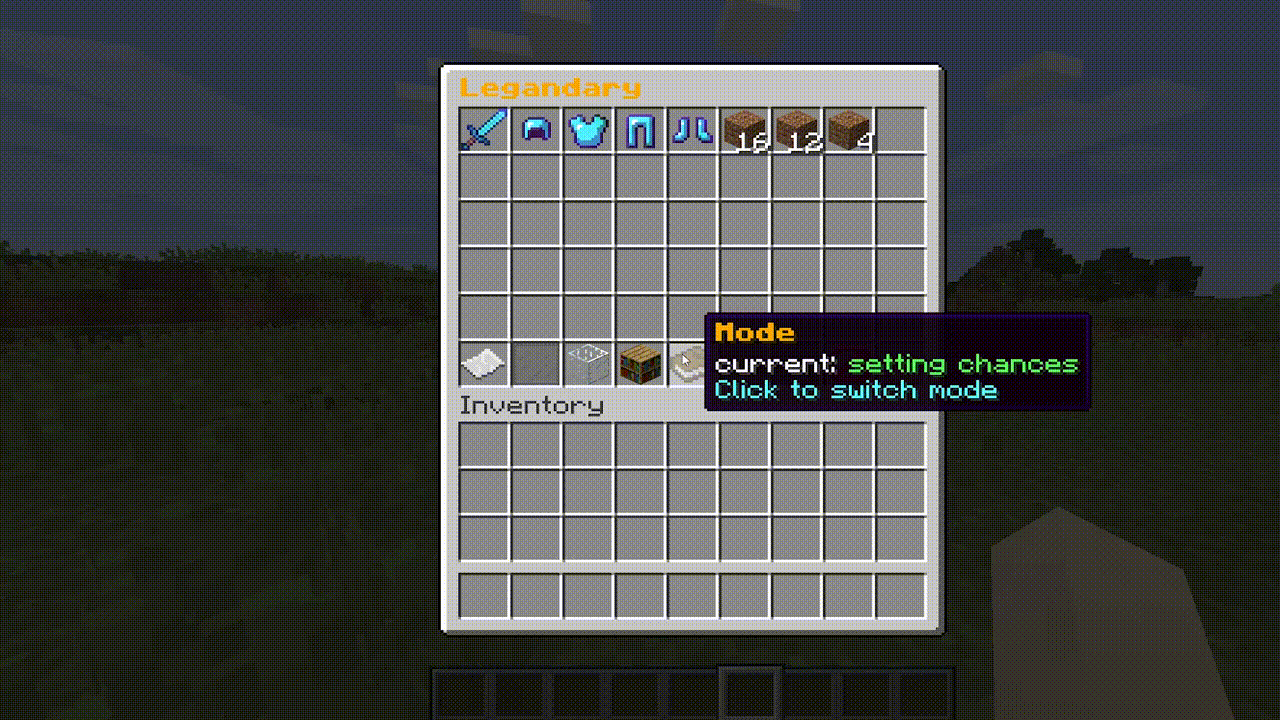
Task: Select the diamond chestplate
Action: click(587, 130)
